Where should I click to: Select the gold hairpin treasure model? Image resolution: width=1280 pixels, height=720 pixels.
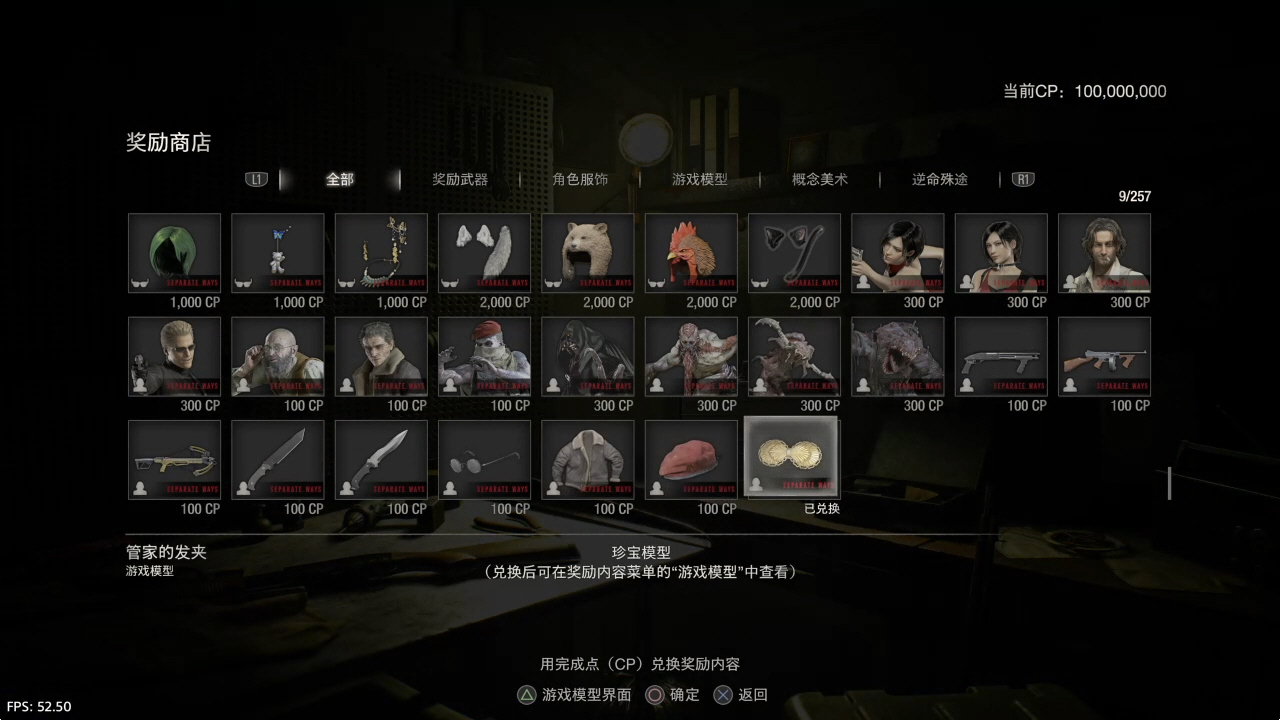794,458
